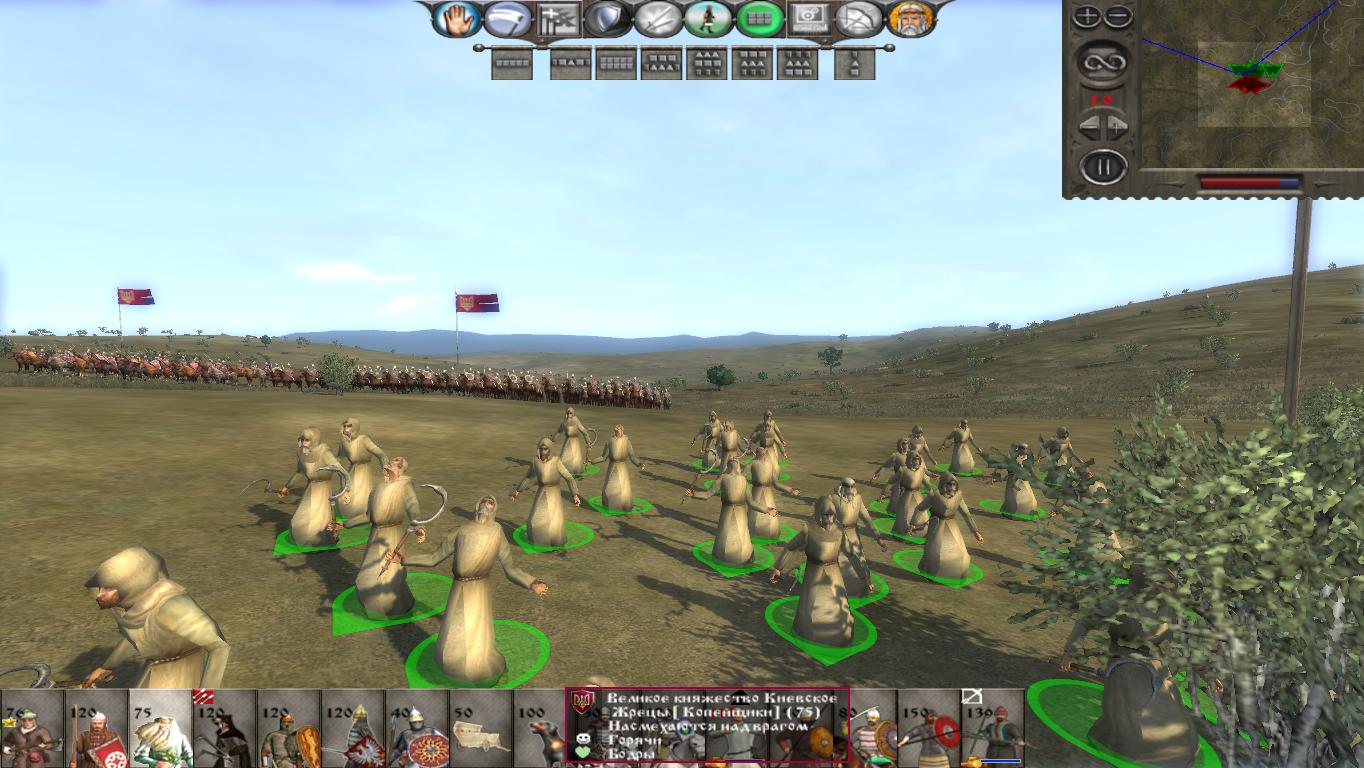
Task: Halt selected units with the hand icon
Action: (456, 18)
